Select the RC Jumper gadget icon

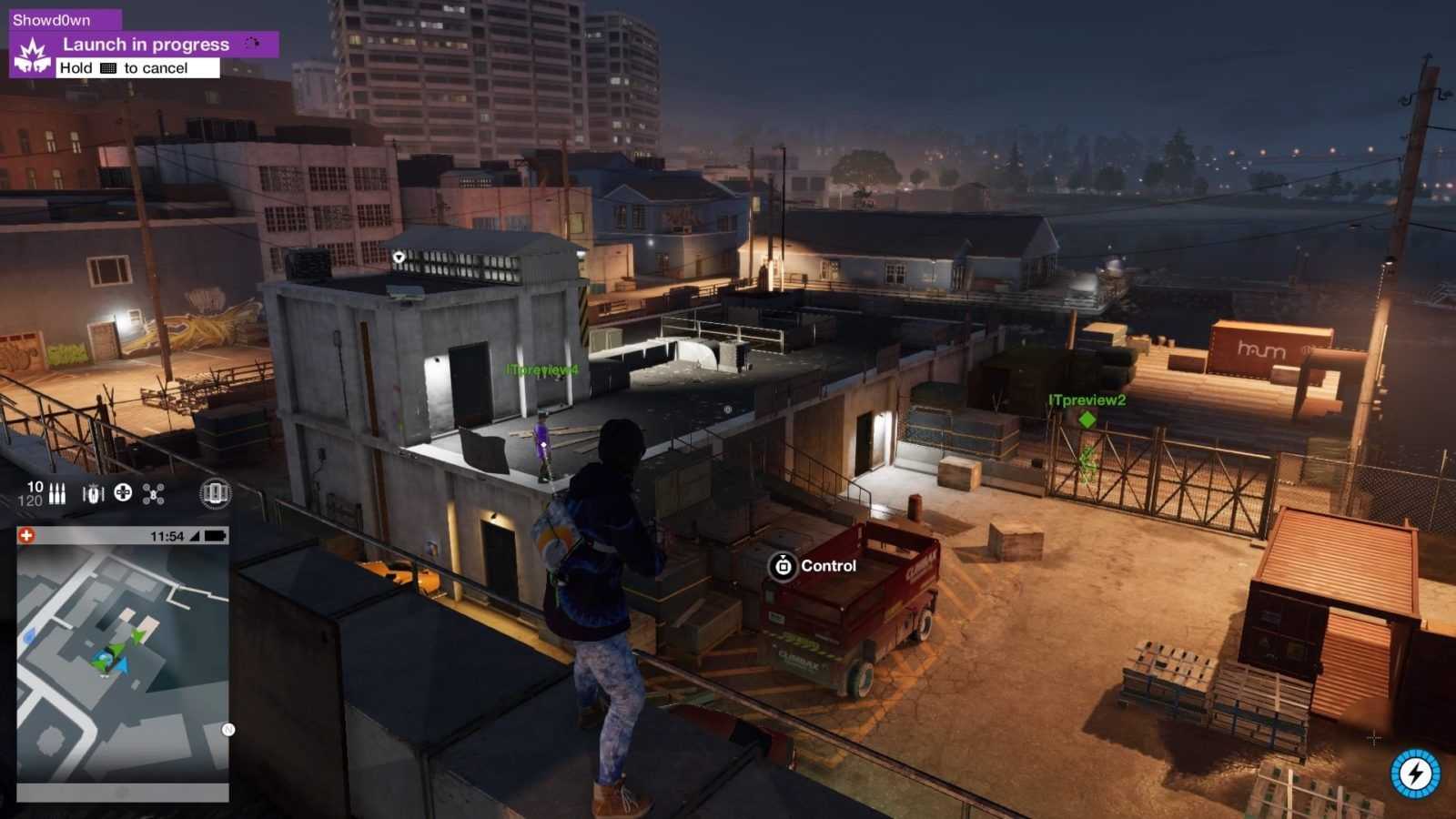point(93,493)
